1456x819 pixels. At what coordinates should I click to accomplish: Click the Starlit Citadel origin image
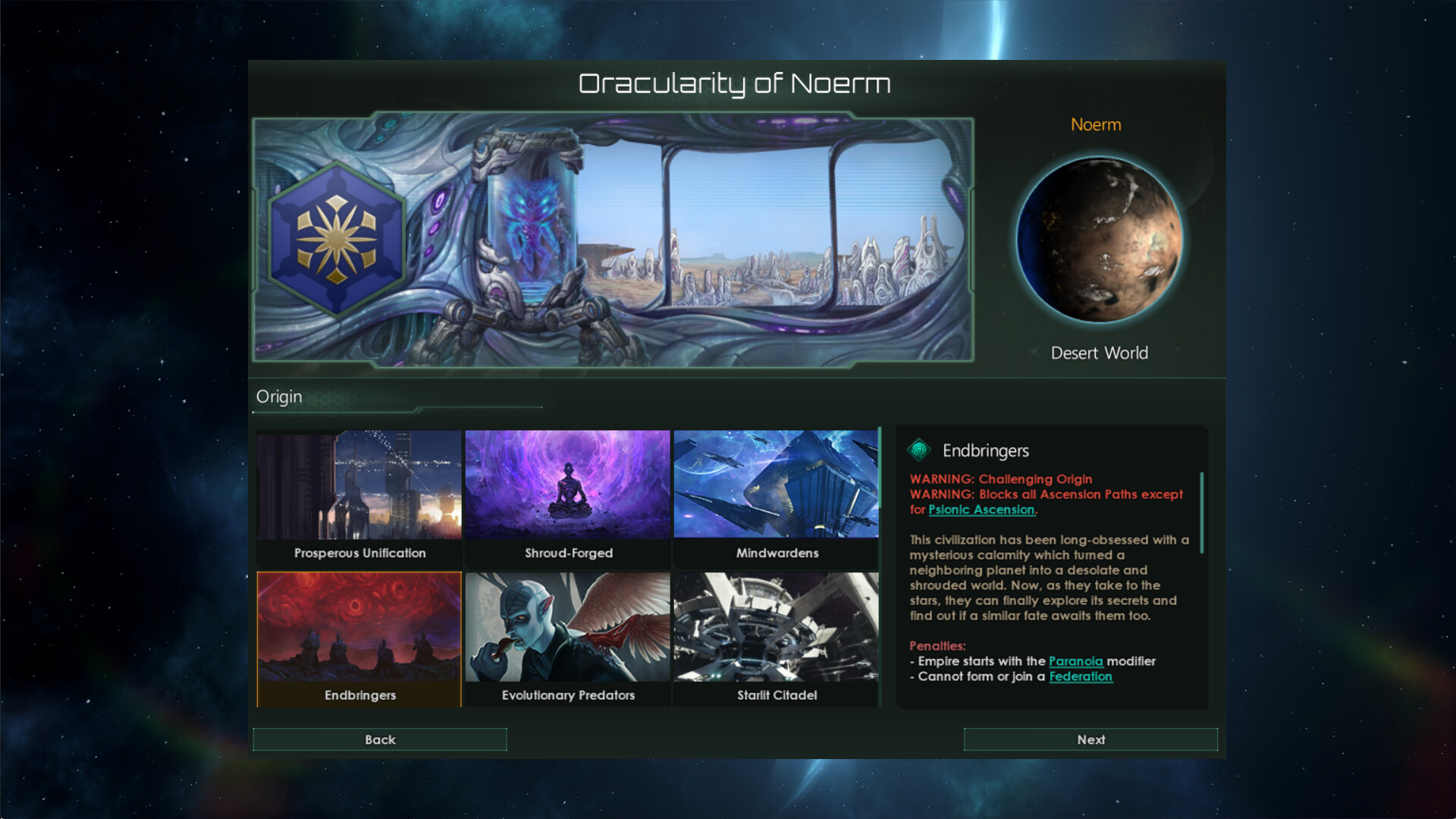(775, 628)
